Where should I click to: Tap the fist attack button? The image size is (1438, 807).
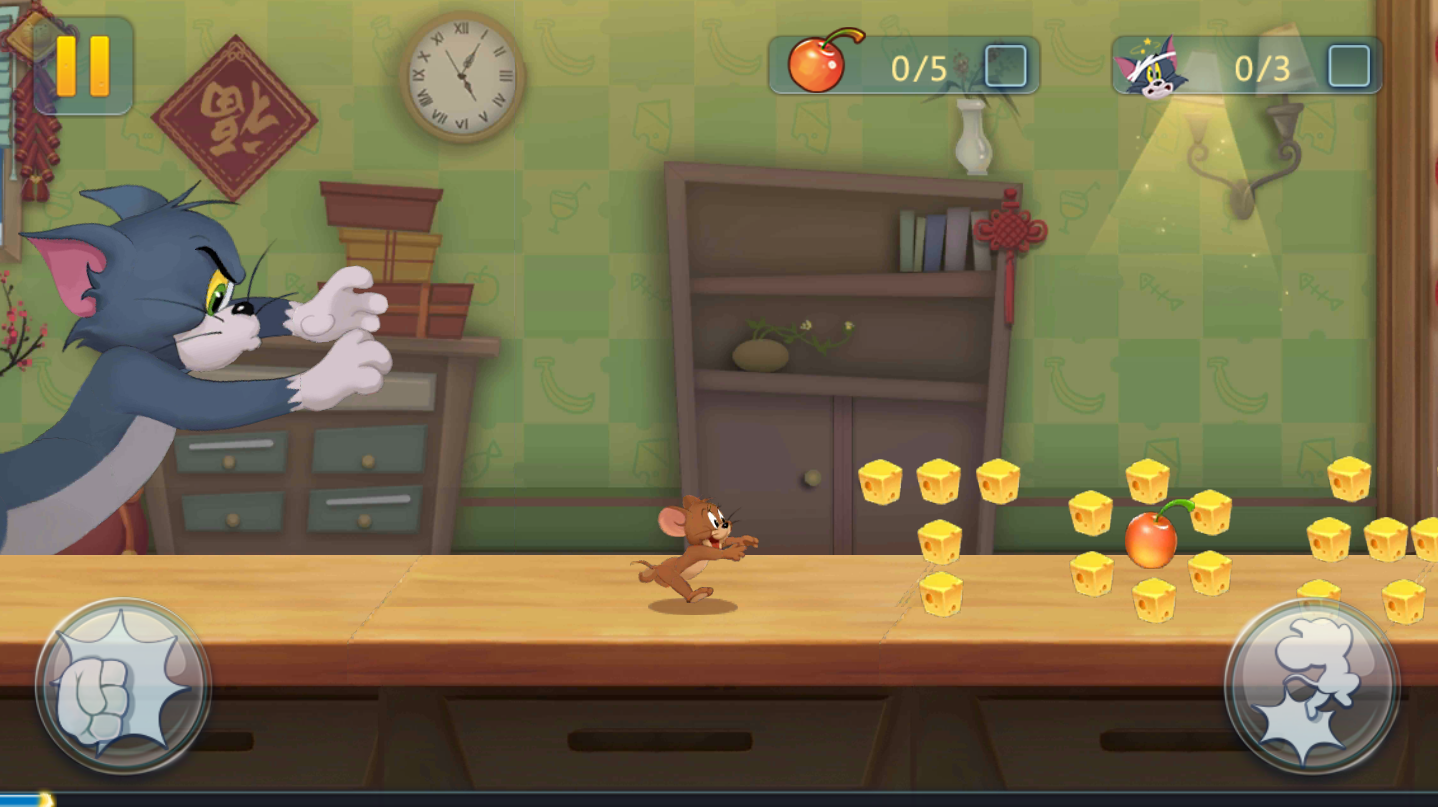(123, 686)
